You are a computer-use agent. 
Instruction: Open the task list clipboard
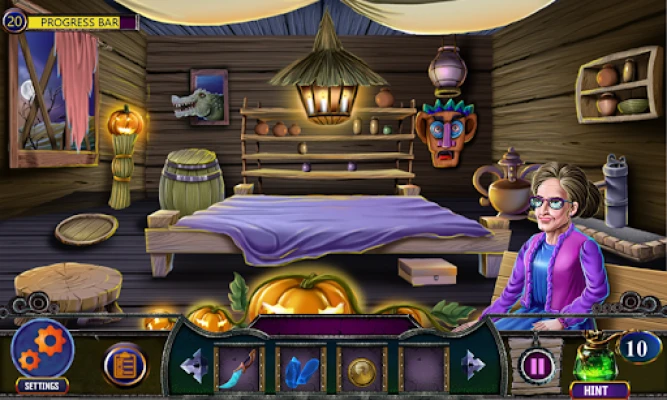(125, 364)
